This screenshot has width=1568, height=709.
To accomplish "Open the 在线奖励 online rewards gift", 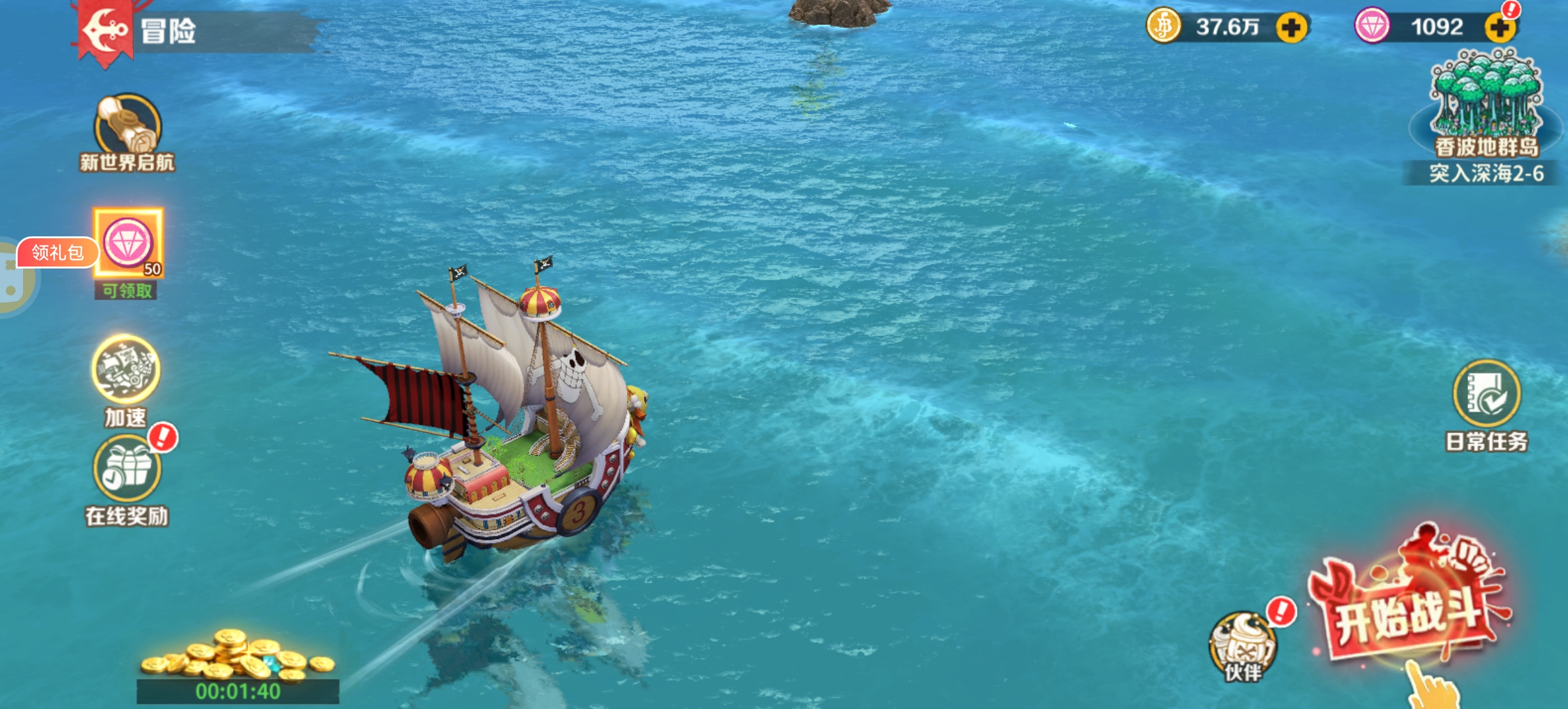I will pyautogui.click(x=127, y=468).
